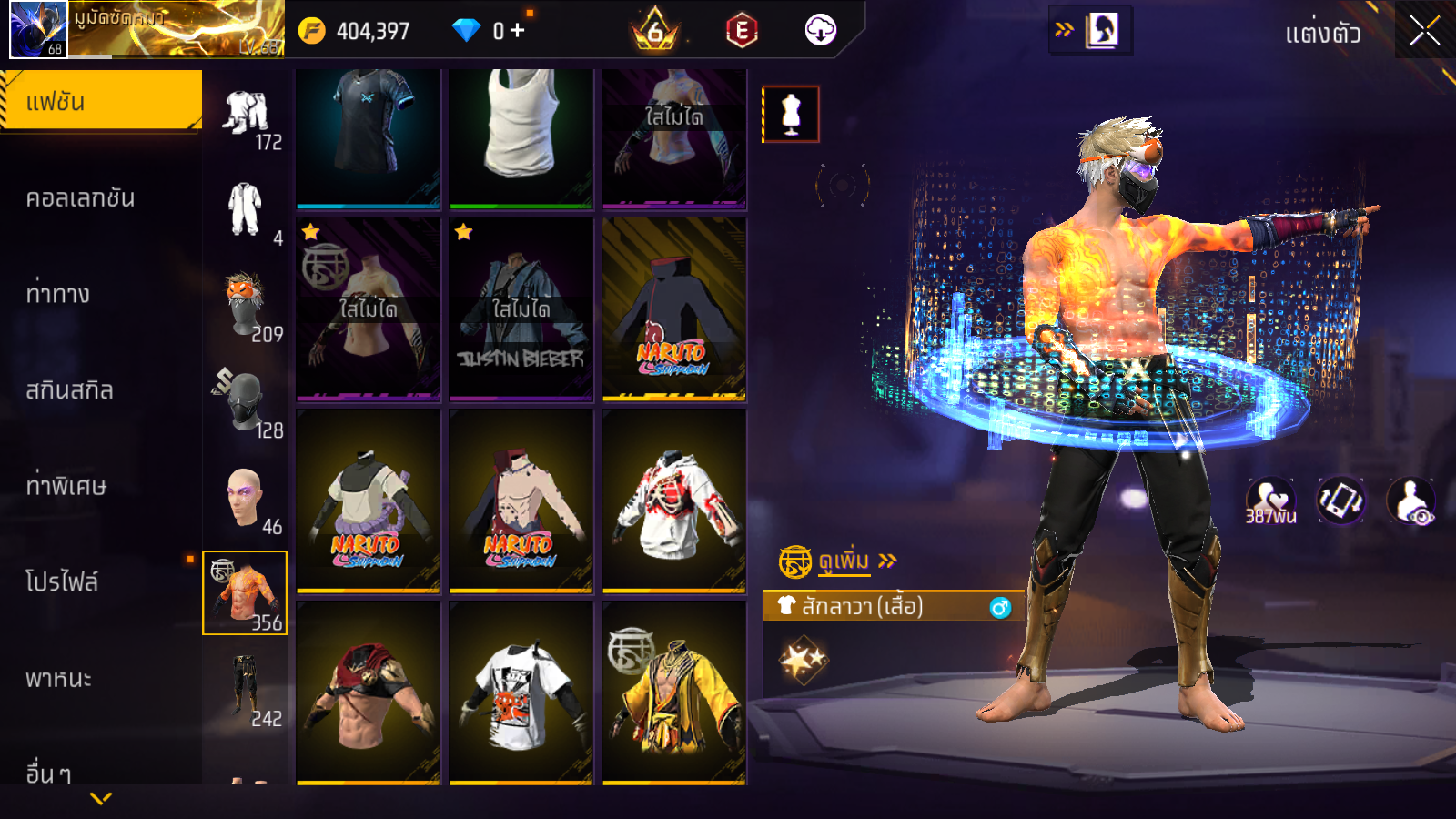
Task: Switch to the คอลเลกชัน collection tab
Action: pyautogui.click(x=81, y=198)
